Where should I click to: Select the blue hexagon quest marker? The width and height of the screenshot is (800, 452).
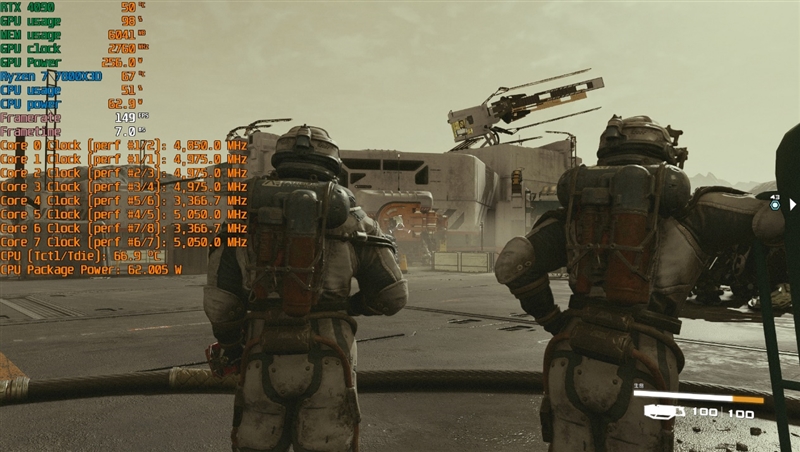tap(774, 204)
